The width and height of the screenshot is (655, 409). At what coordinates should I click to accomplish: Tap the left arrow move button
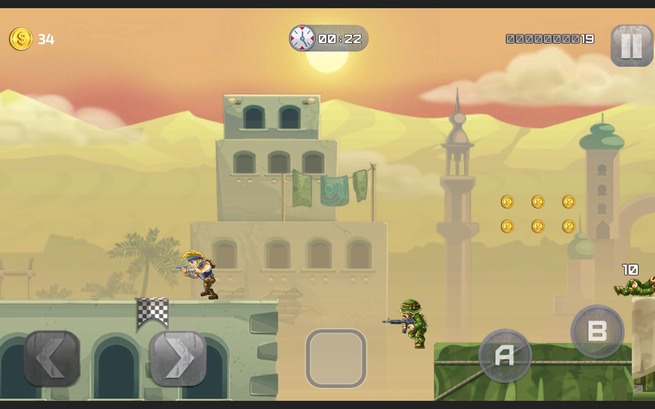coord(52,358)
